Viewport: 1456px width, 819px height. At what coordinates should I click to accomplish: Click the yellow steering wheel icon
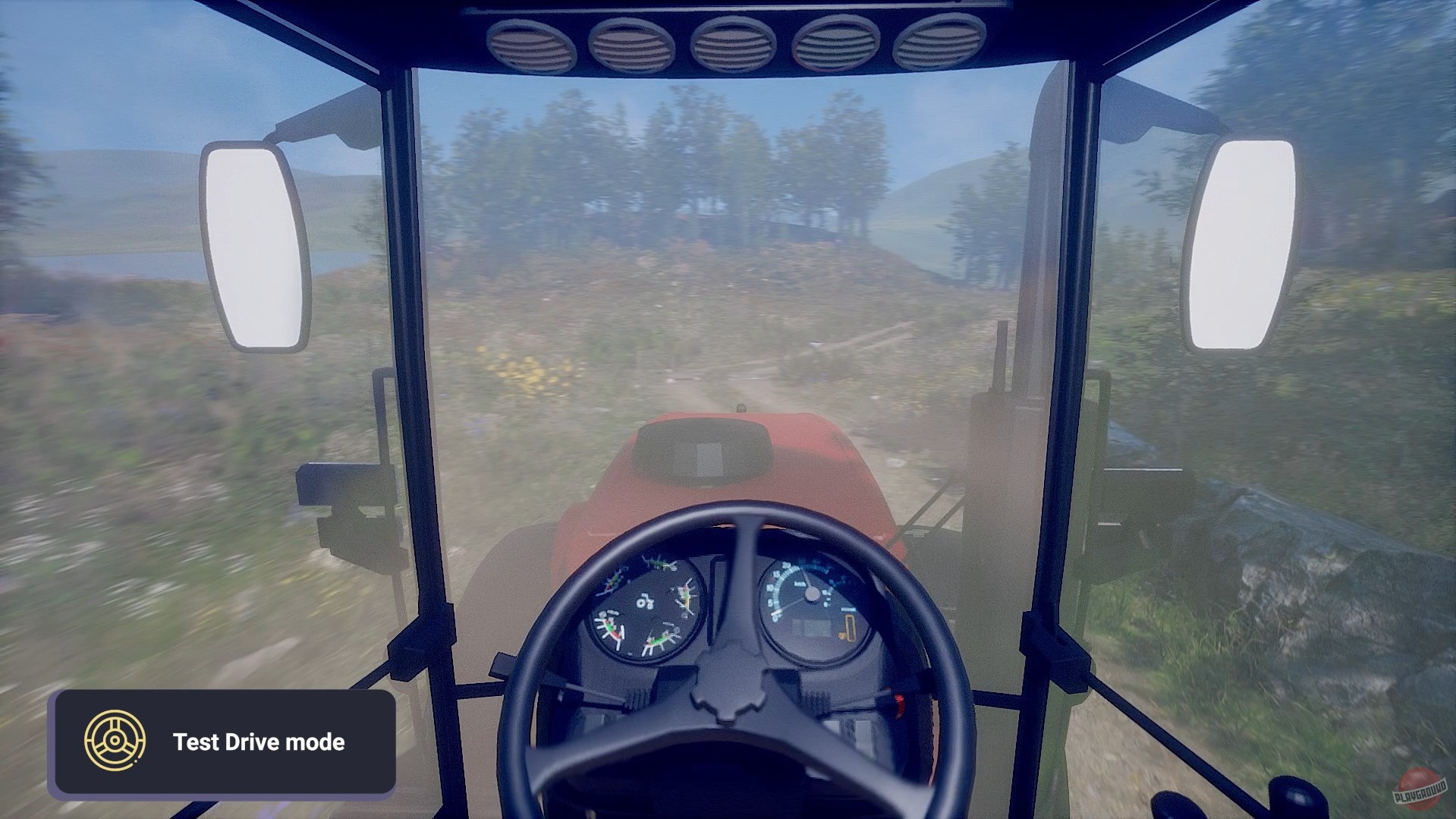[115, 742]
